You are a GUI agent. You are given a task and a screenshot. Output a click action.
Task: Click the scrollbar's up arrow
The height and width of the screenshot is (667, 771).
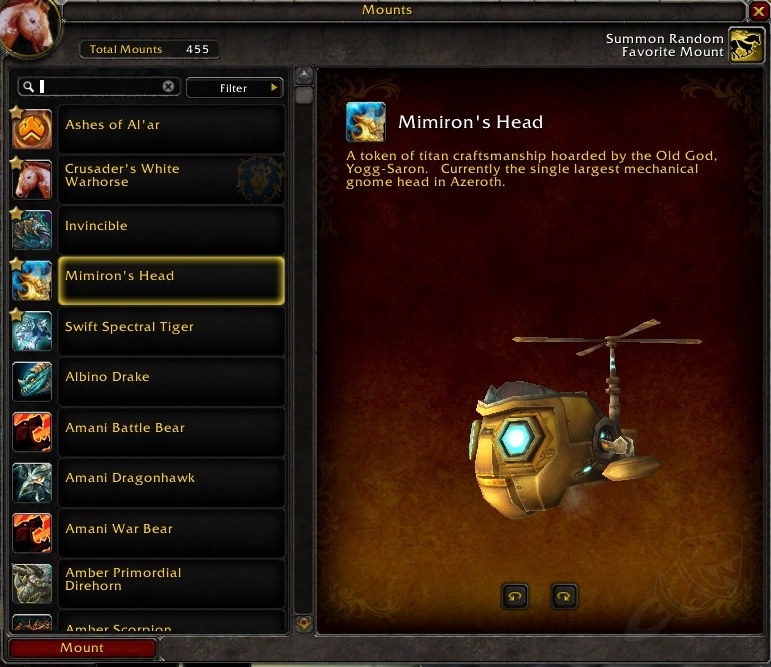[304, 77]
